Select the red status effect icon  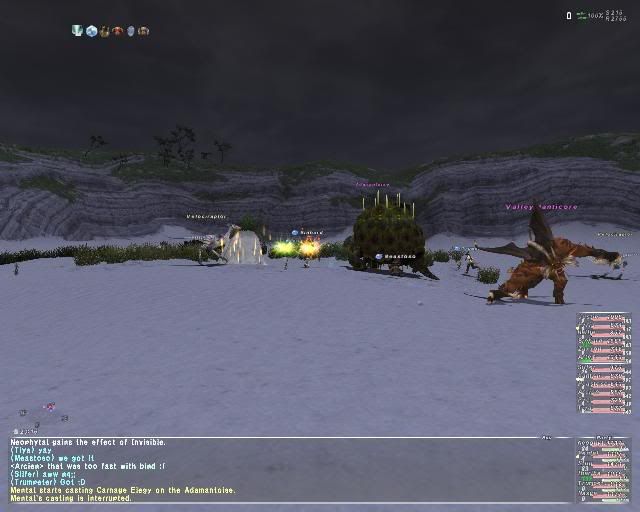point(117,31)
